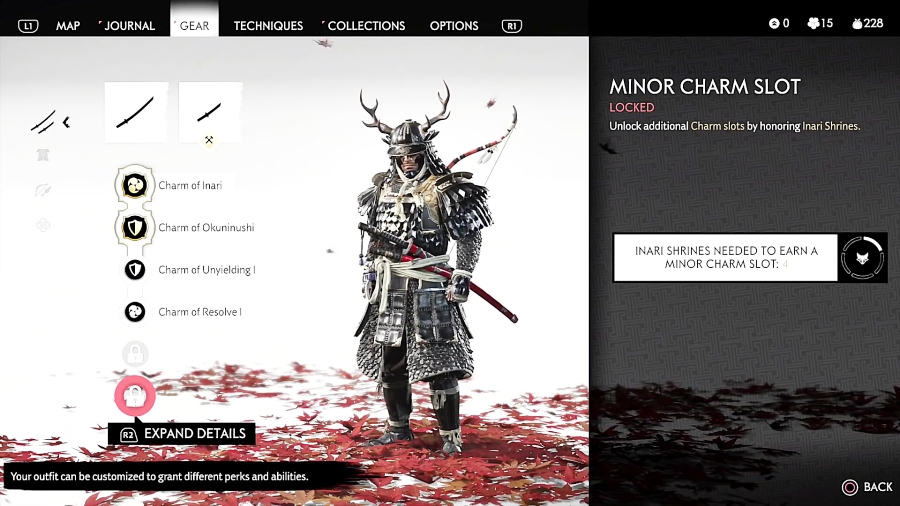Show the Options tab
Screen dimensions: 900x506
453,25
